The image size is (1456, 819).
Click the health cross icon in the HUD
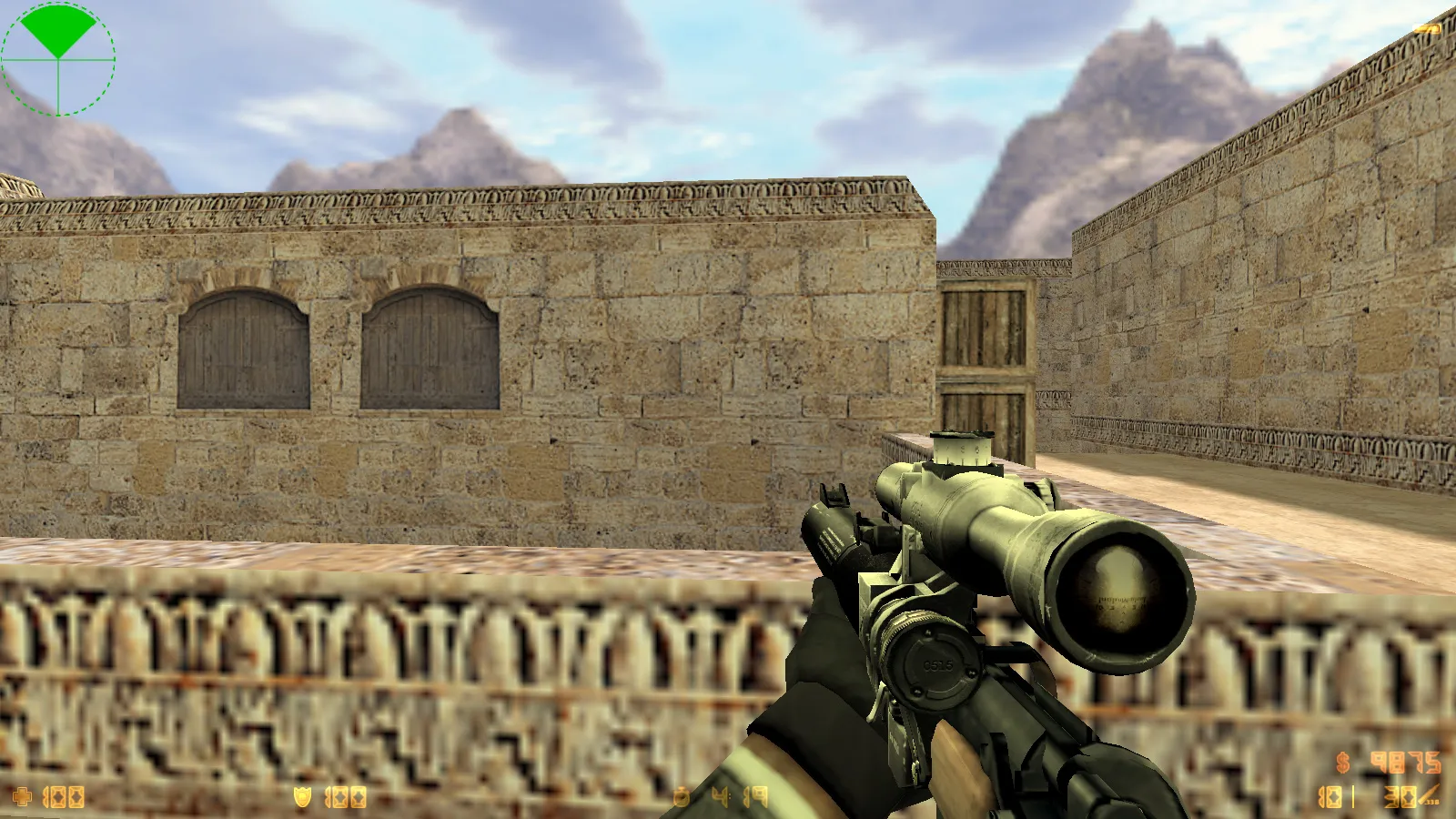tap(21, 795)
